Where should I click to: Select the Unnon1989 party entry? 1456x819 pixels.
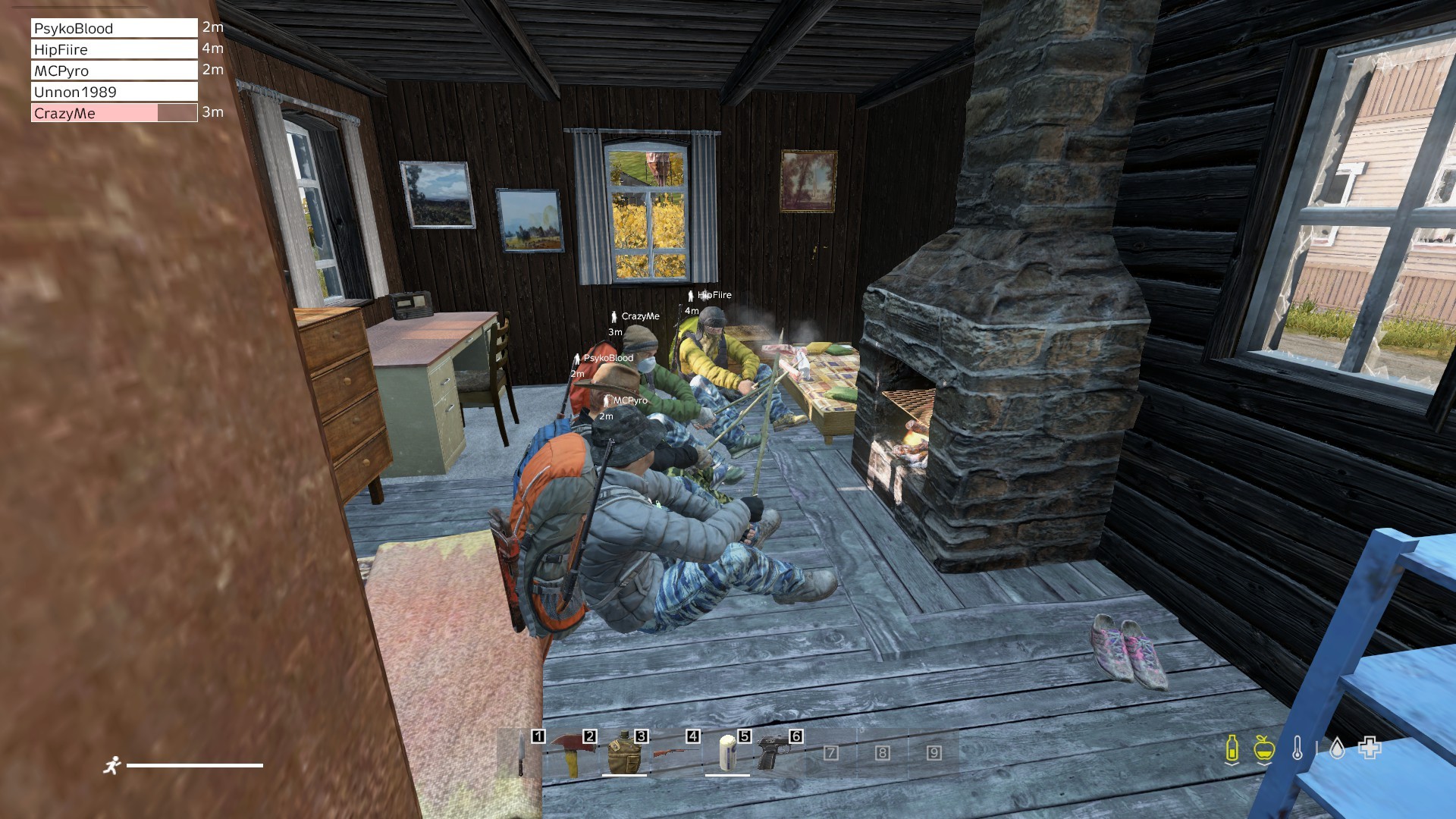click(x=115, y=92)
